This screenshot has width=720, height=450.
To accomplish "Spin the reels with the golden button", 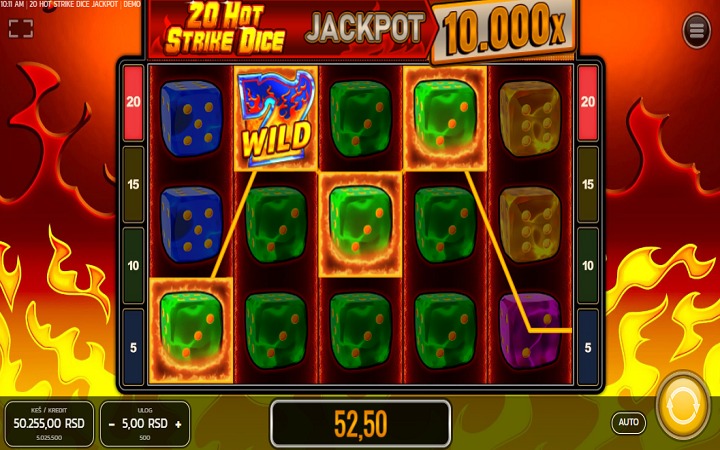I will tap(683, 403).
